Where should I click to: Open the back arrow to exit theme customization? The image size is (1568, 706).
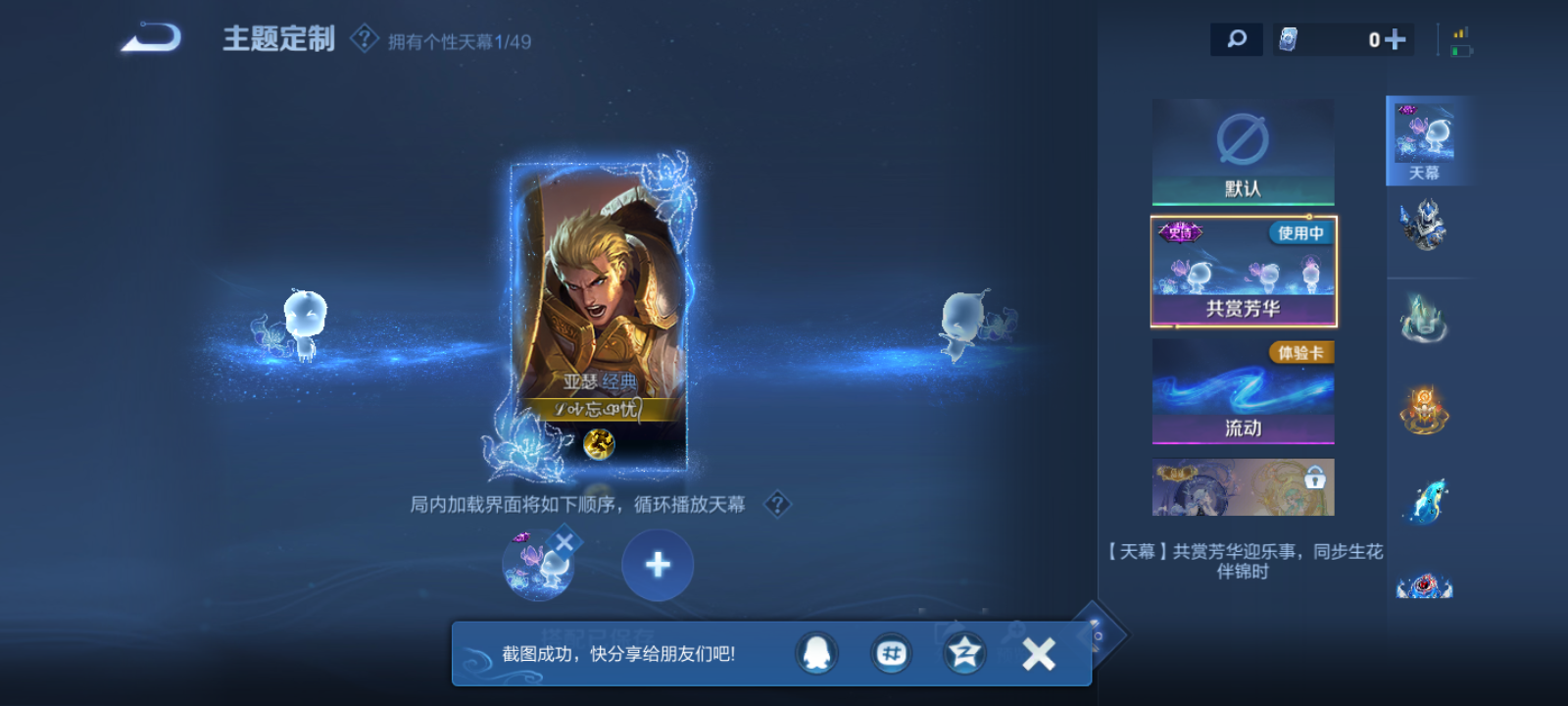152,39
